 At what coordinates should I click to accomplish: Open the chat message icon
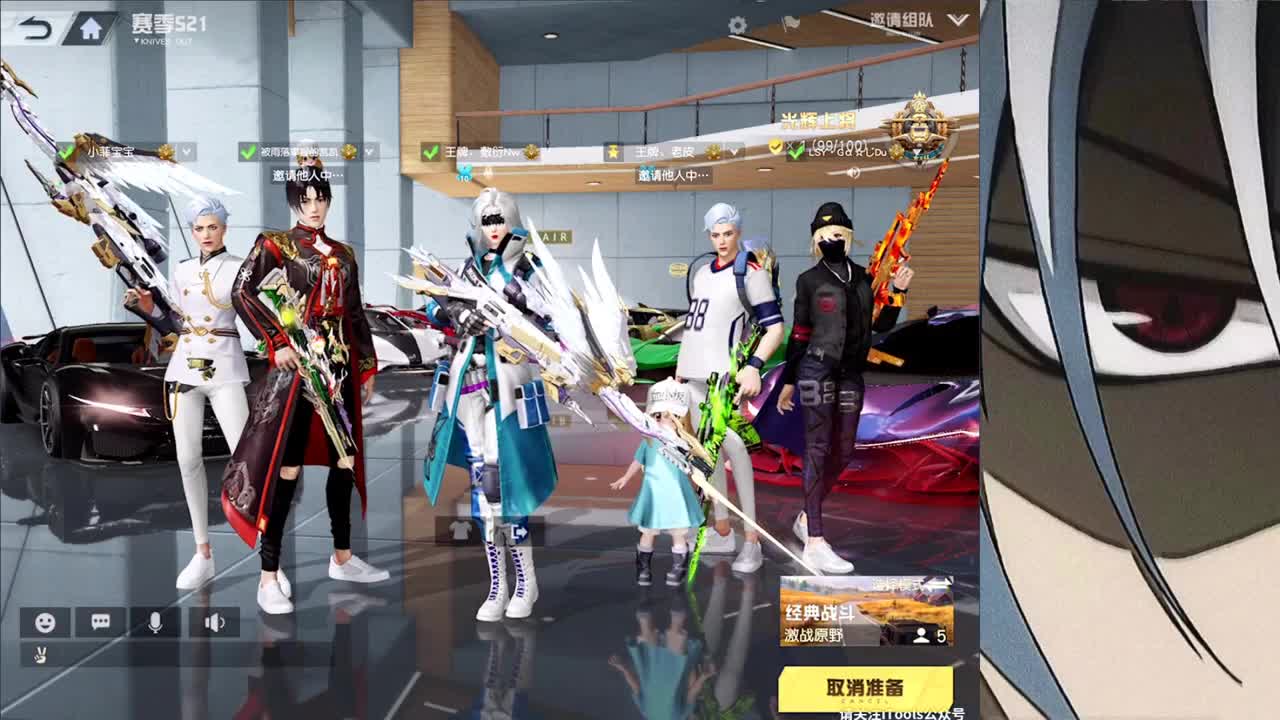[100, 621]
